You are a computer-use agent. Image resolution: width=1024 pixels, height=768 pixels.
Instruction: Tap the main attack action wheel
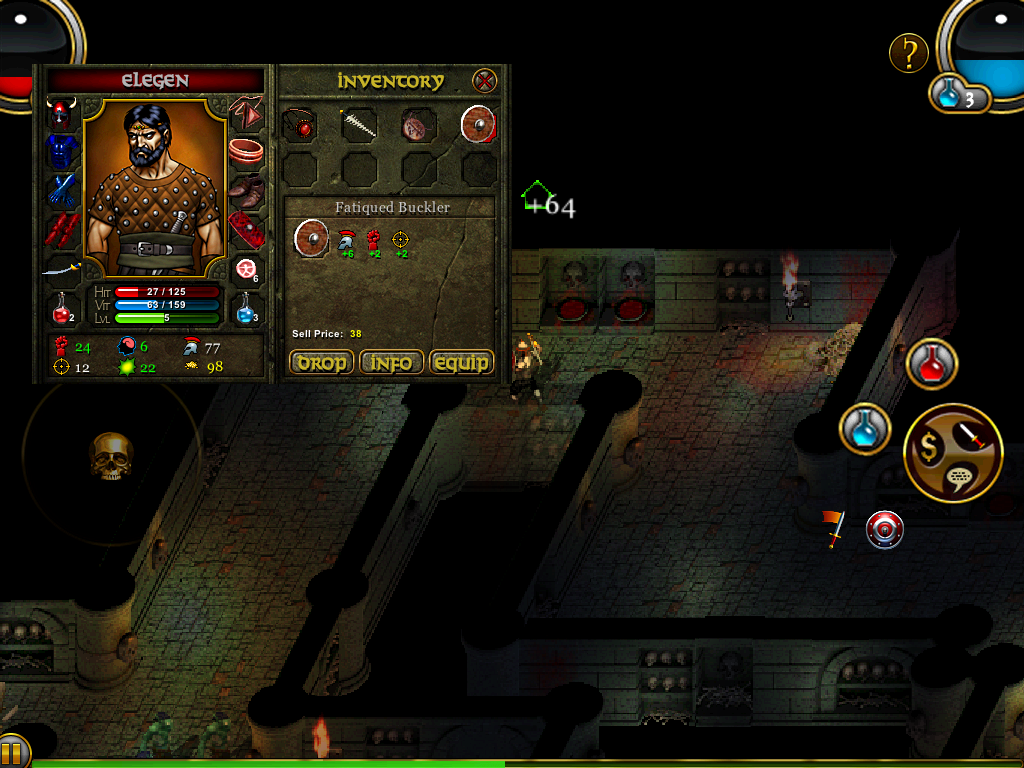pyautogui.click(x=952, y=453)
